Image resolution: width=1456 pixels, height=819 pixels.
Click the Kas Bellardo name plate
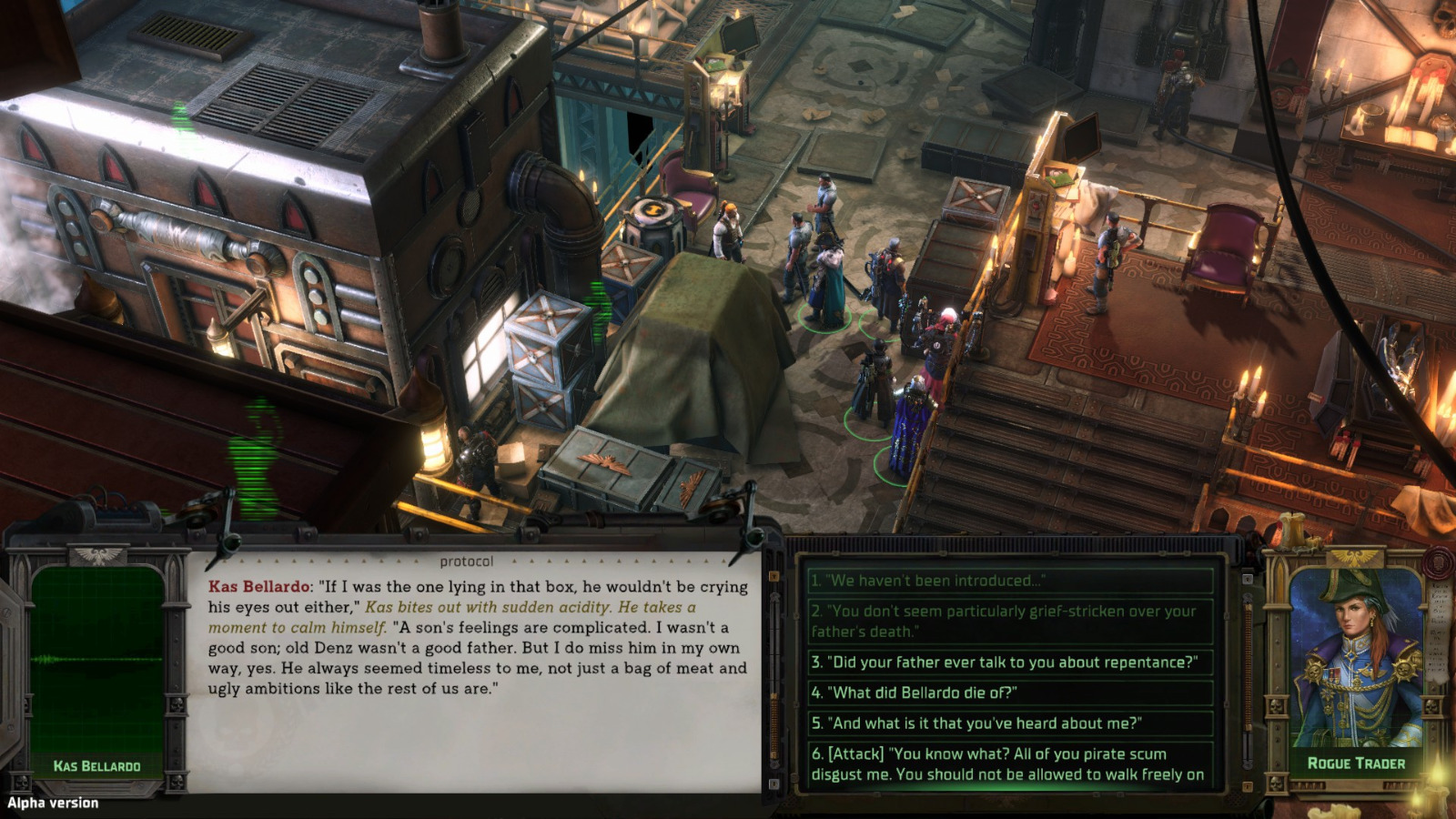96,765
